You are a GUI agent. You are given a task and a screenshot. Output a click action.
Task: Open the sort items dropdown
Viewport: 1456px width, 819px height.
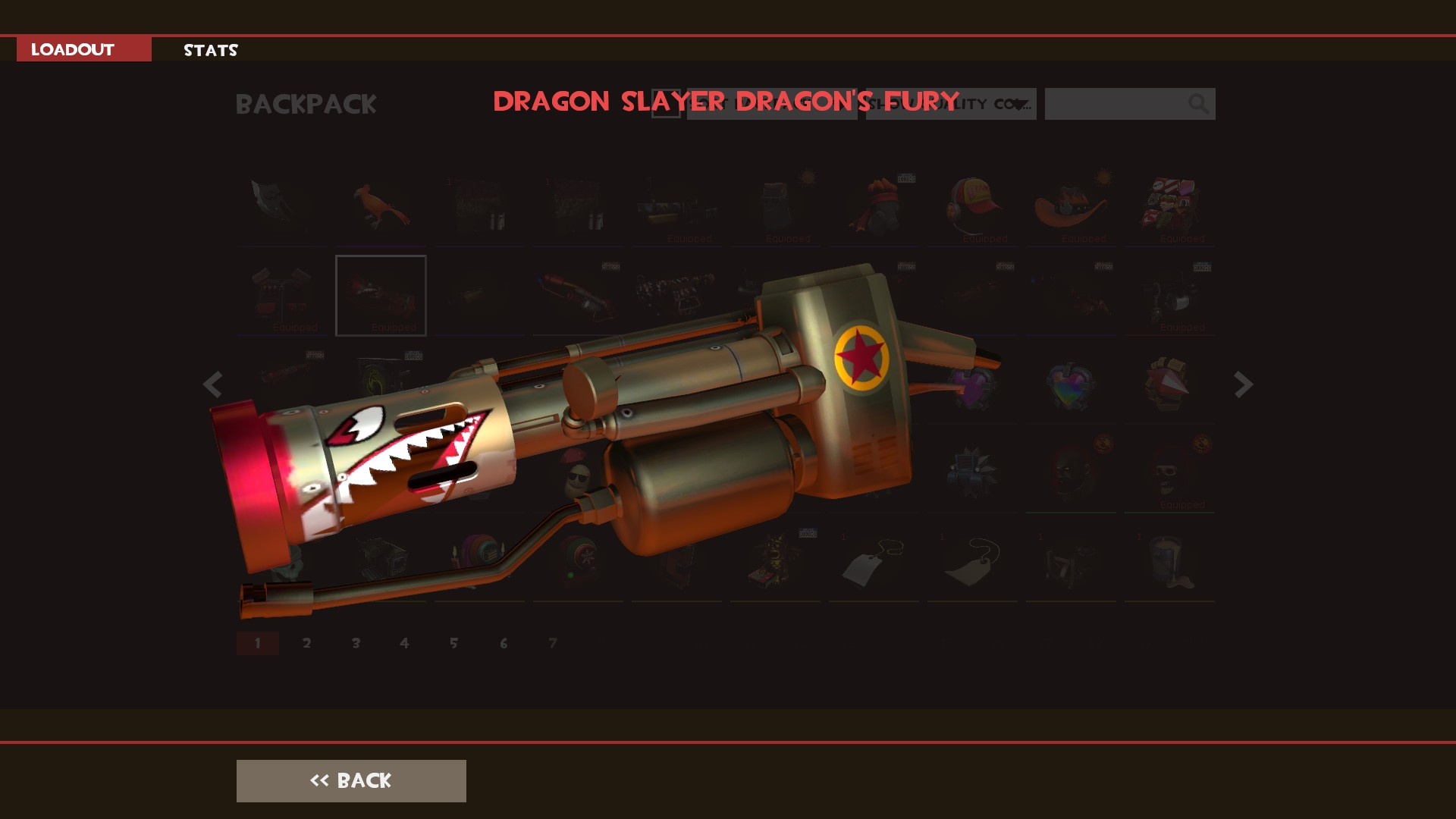pyautogui.click(x=772, y=104)
